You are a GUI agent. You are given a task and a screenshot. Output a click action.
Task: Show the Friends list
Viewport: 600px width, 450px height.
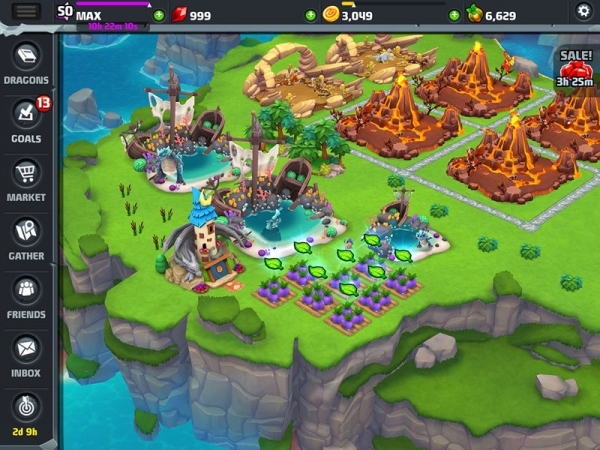(26, 295)
